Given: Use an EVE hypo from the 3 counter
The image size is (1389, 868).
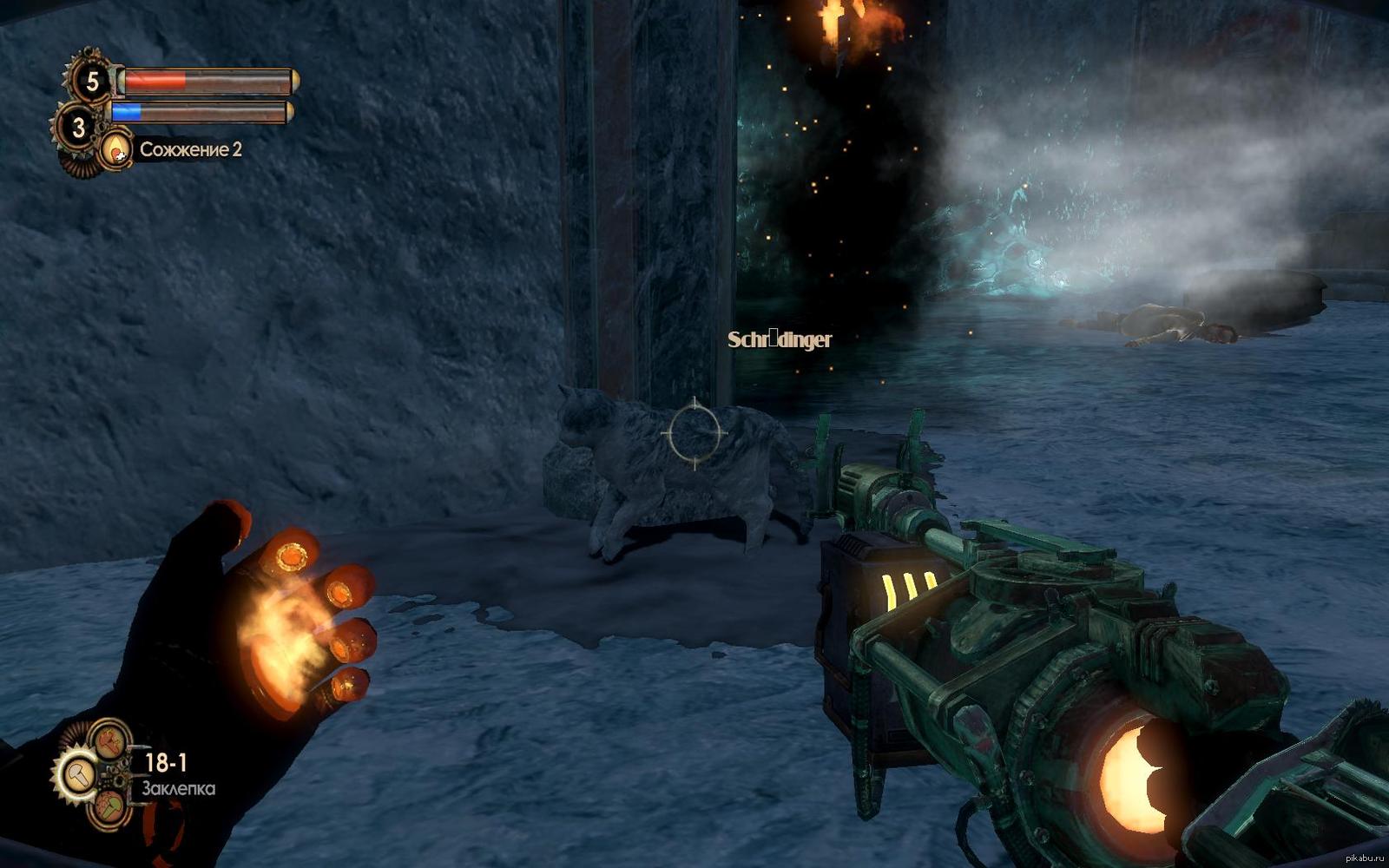Looking at the screenshot, I should [79, 128].
